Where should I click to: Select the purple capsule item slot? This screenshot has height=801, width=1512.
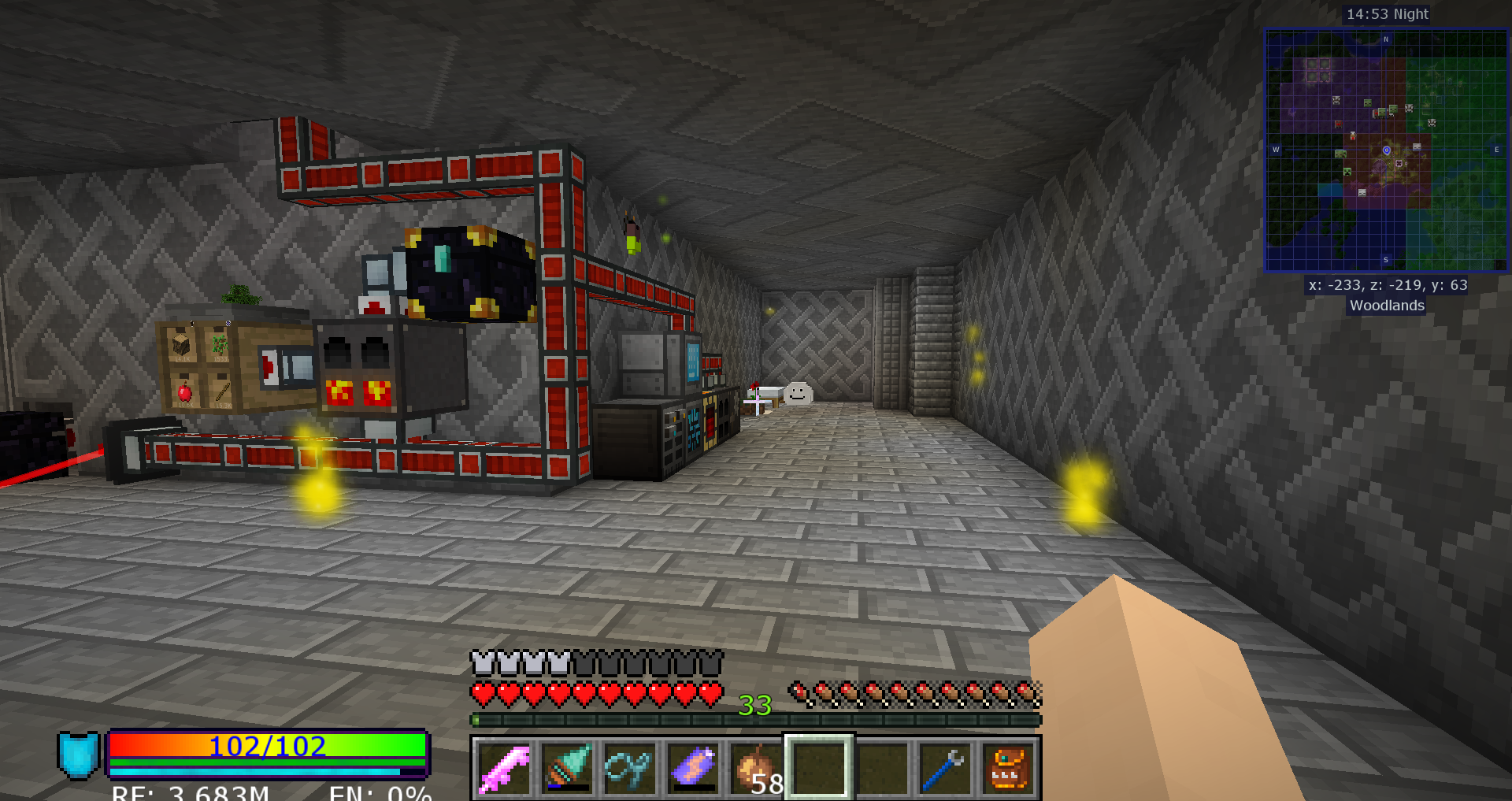(x=693, y=768)
